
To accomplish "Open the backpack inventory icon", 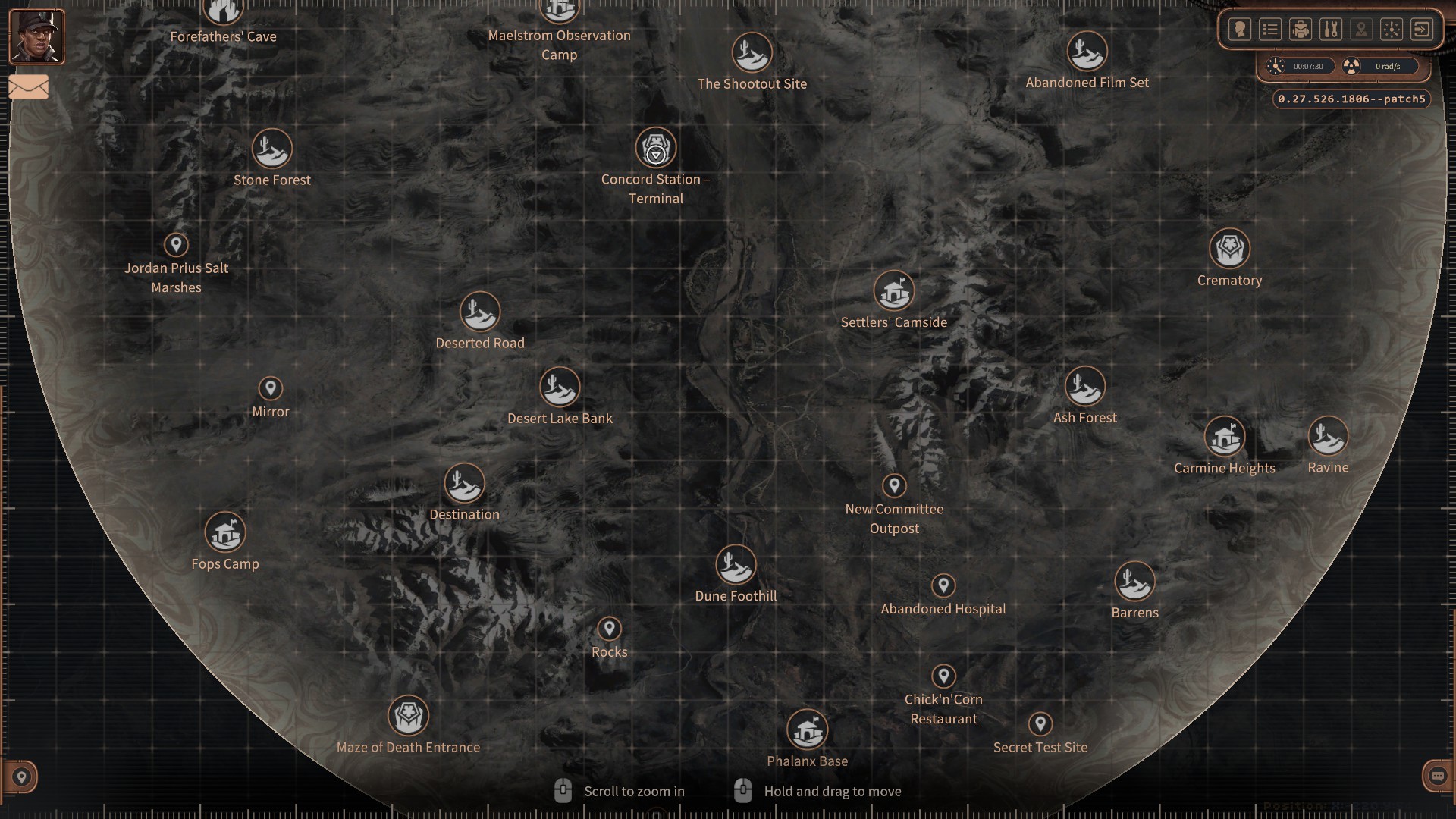I will [1300, 29].
